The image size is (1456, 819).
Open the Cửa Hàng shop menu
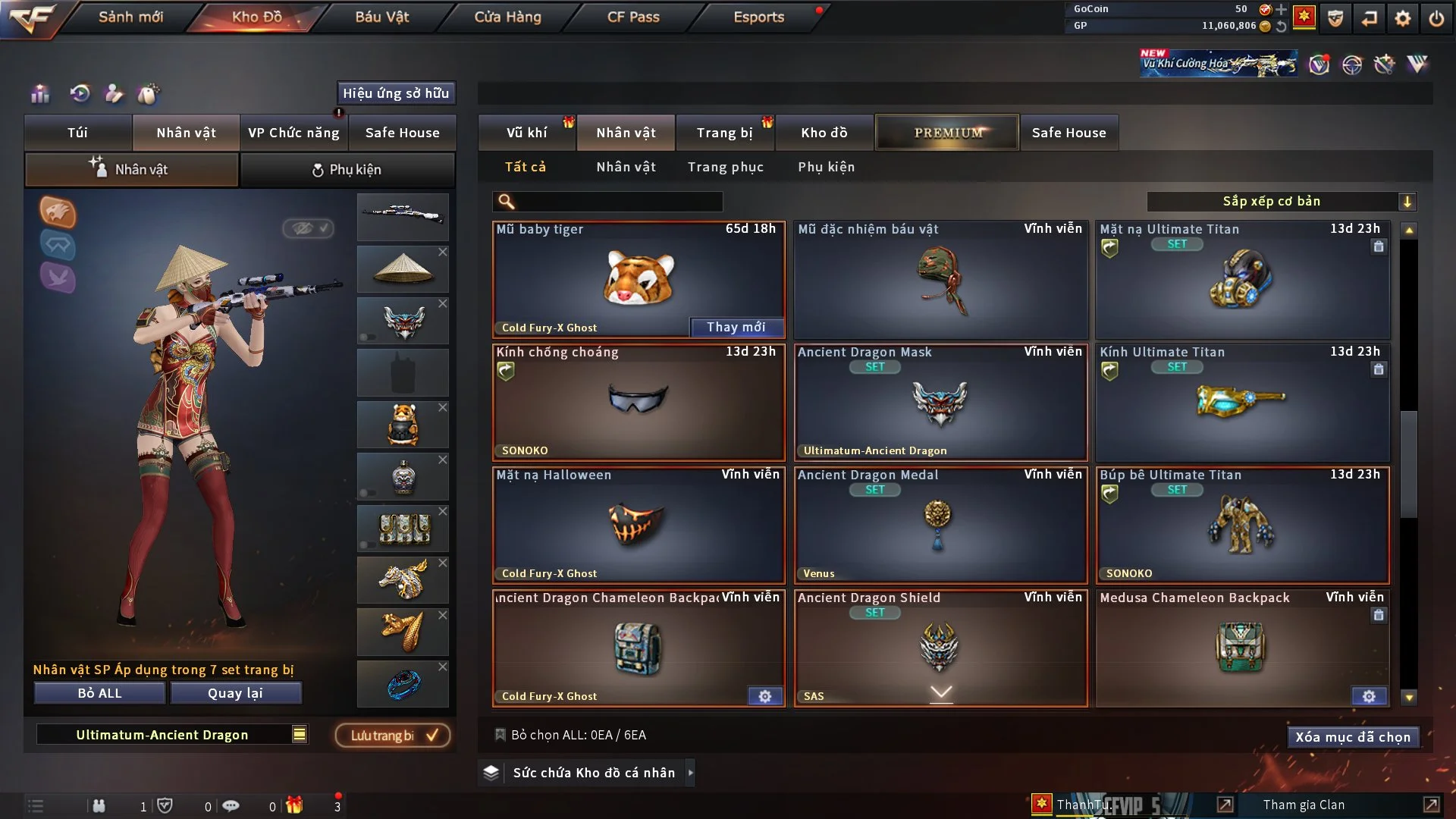point(507,17)
